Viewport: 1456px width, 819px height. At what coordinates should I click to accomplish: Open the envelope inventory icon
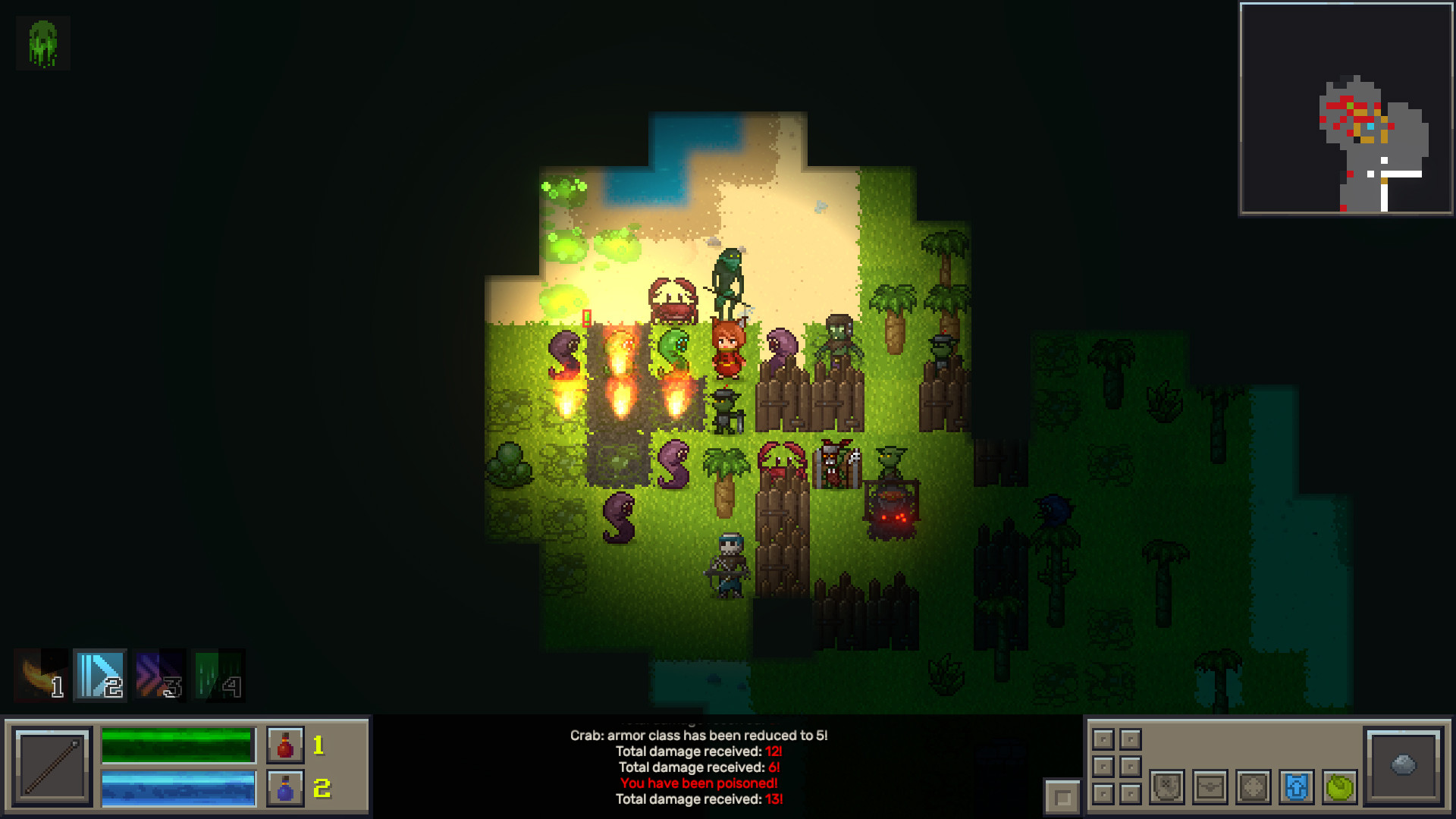[x=1210, y=788]
